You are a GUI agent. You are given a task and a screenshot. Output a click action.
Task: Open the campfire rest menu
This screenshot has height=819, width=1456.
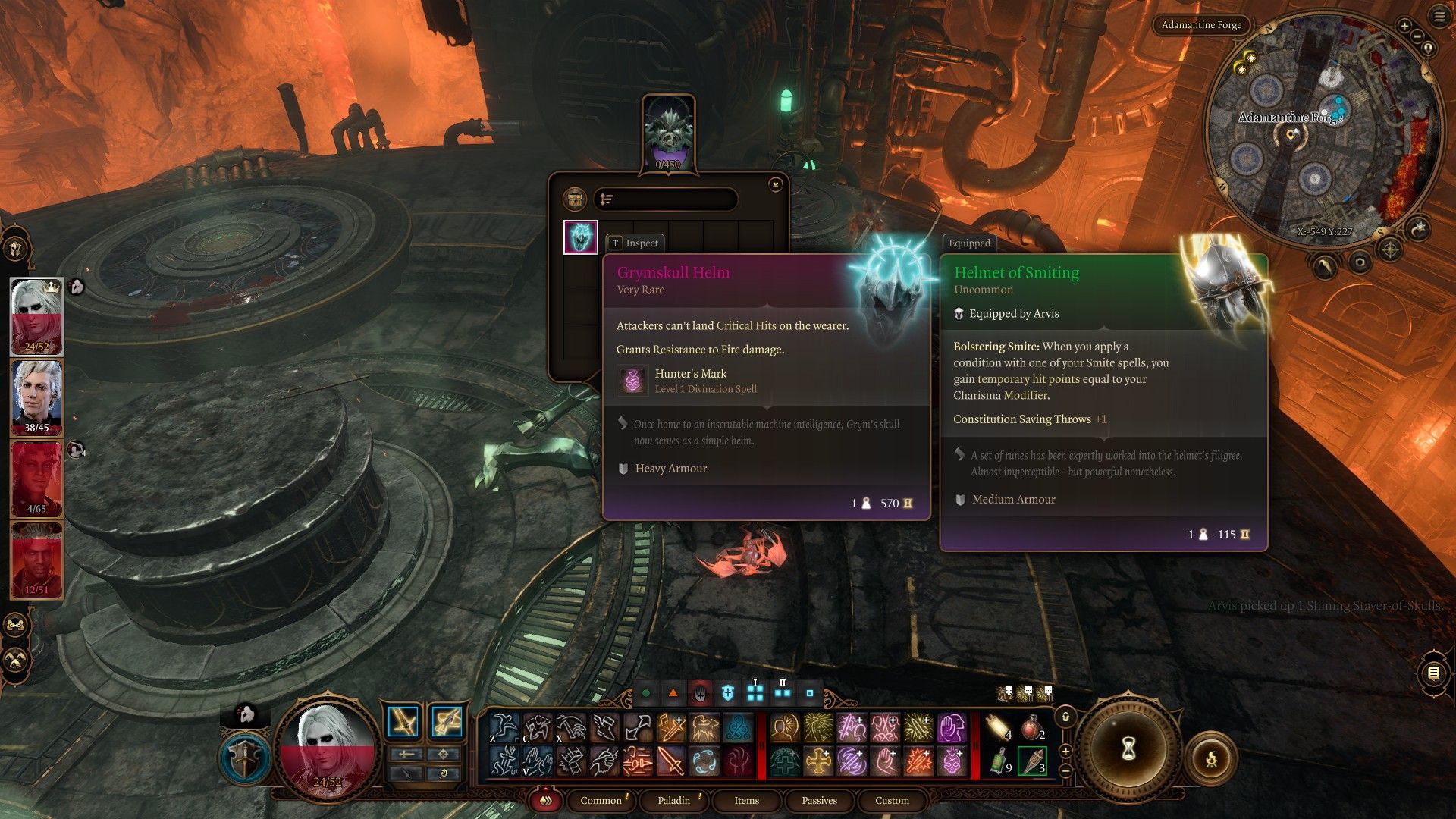point(1211,758)
